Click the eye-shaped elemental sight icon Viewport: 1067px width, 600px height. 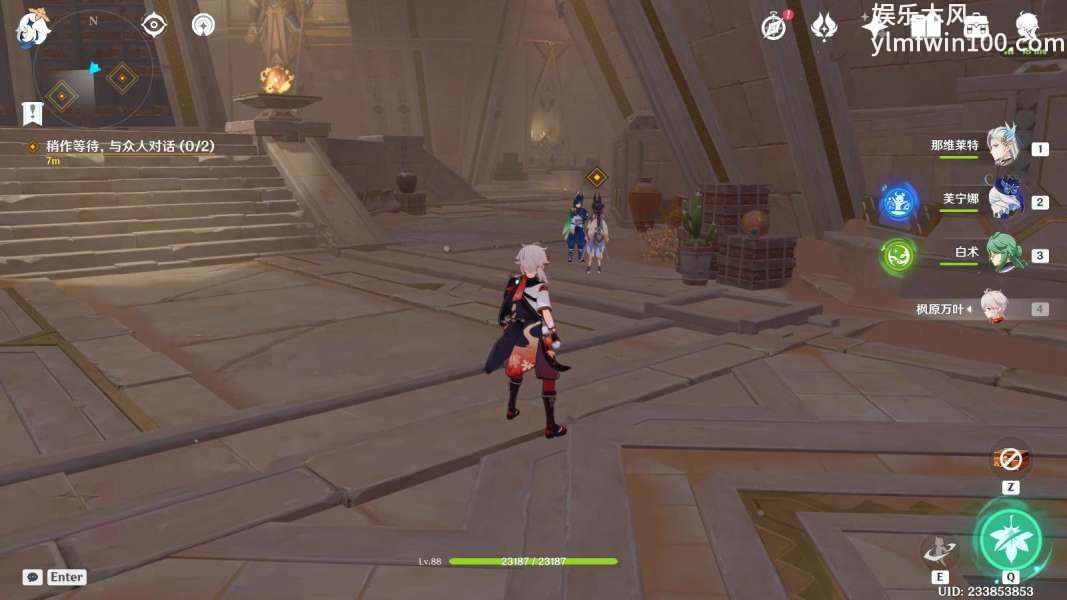[154, 24]
